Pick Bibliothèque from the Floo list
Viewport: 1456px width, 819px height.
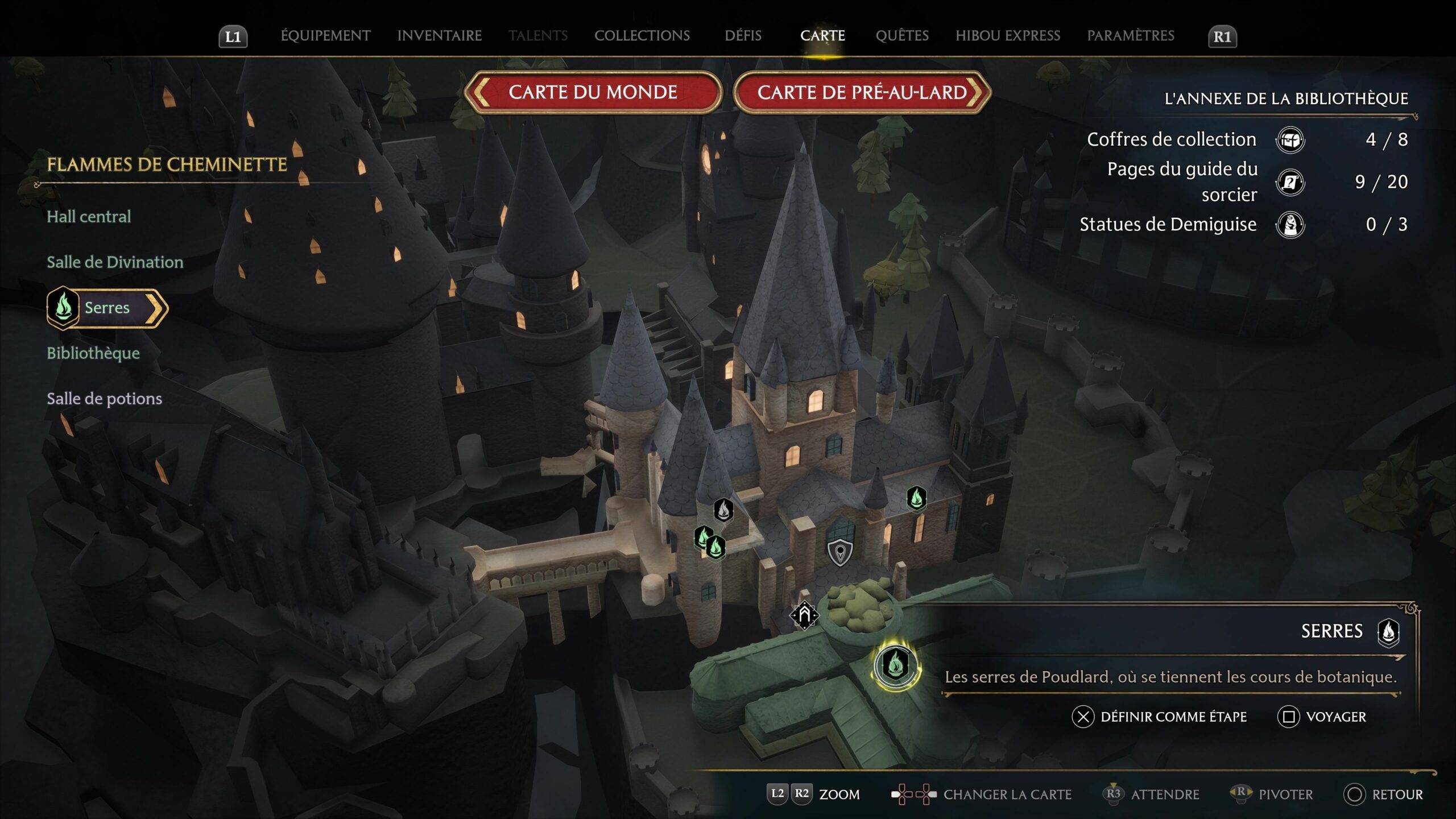pyautogui.click(x=93, y=353)
